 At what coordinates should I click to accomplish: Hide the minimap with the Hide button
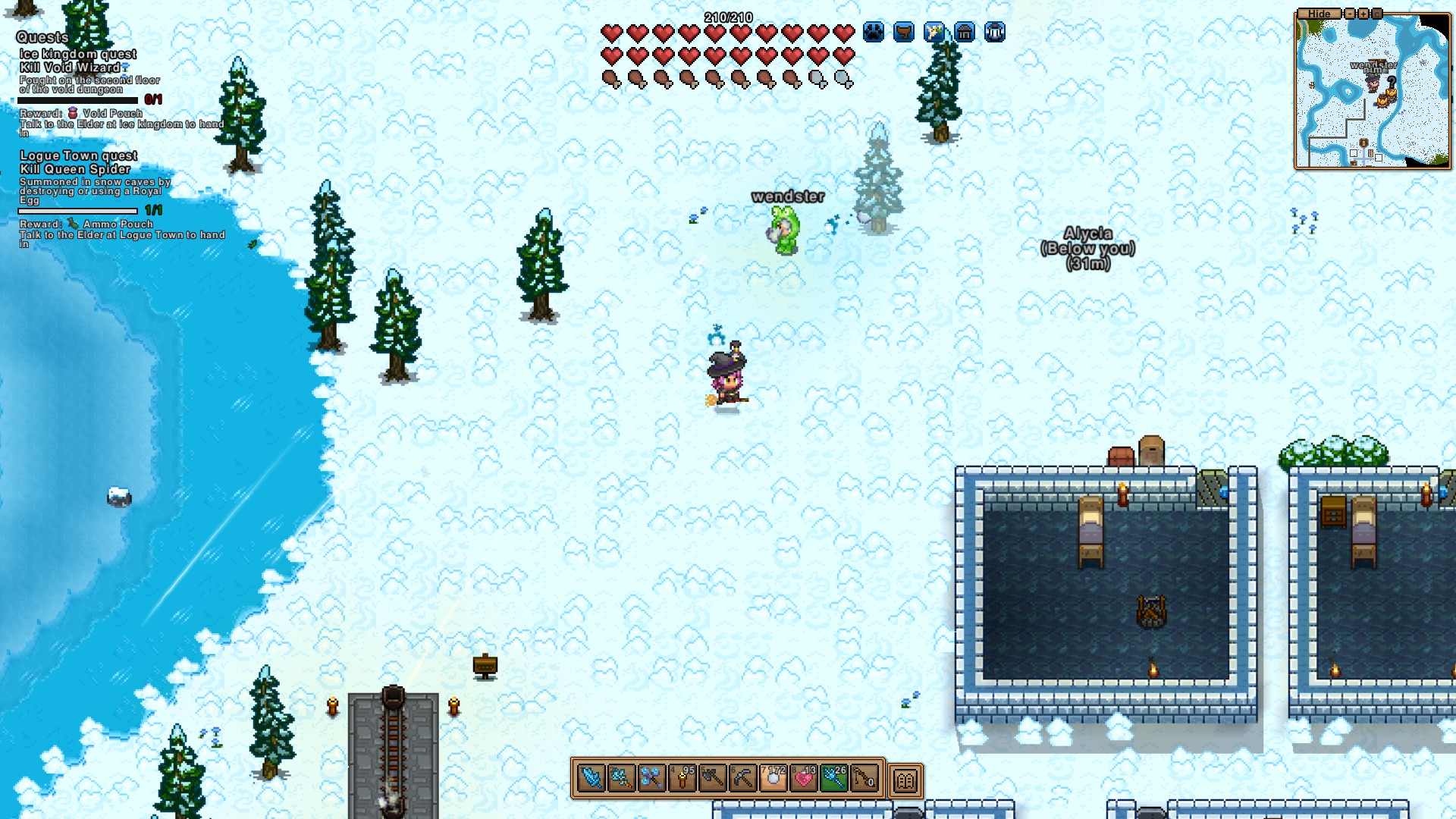(x=1319, y=14)
